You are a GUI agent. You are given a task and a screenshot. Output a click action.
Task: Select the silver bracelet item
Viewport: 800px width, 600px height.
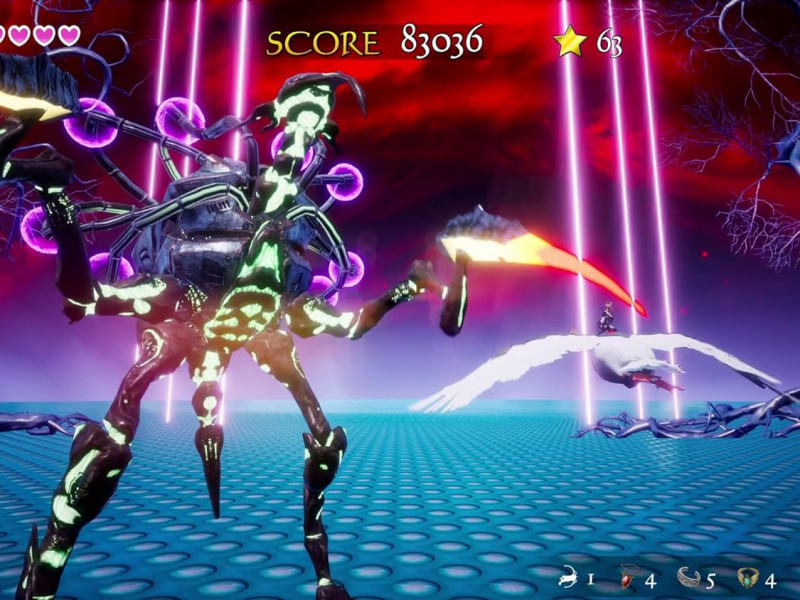(689, 577)
